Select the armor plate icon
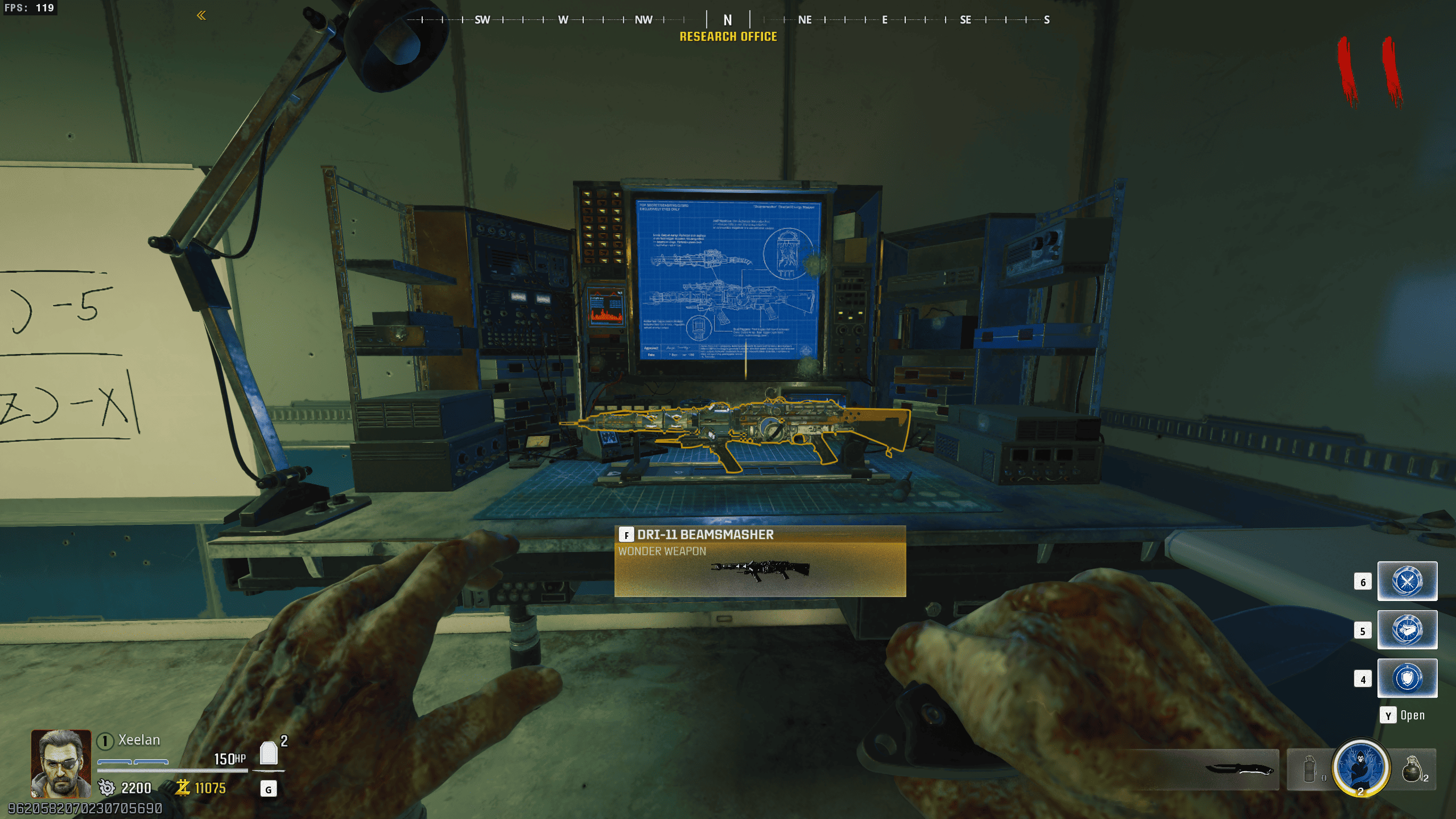The image size is (1456, 819). point(269,754)
